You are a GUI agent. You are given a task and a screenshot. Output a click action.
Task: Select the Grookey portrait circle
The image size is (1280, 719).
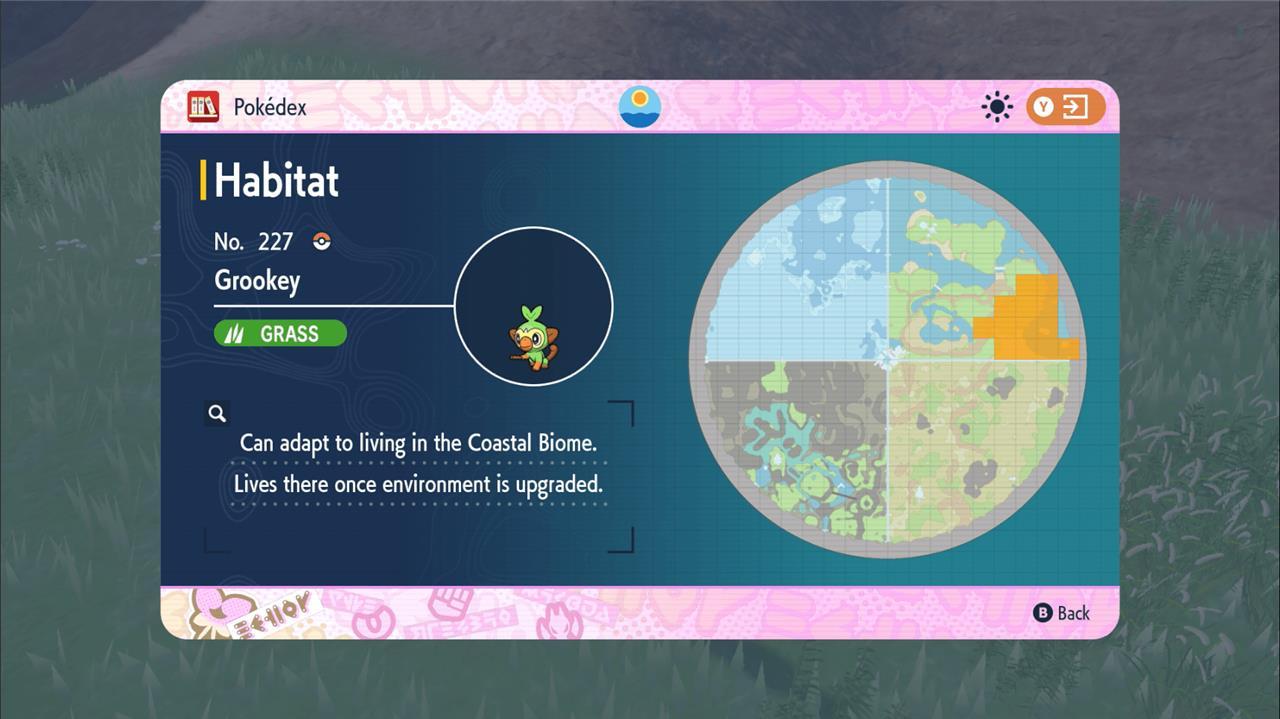pyautogui.click(x=533, y=306)
